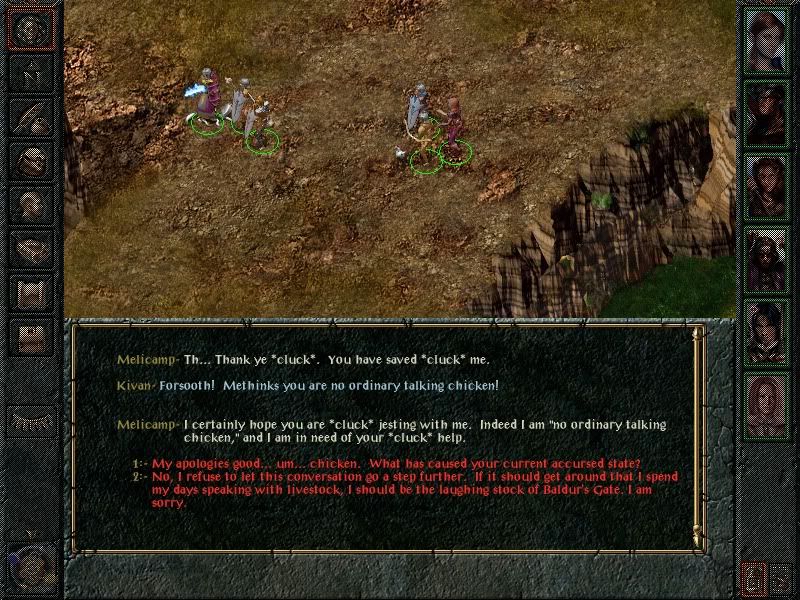Toggle party AI with the red lantern button
The height and width of the screenshot is (600, 800).
(x=754, y=578)
